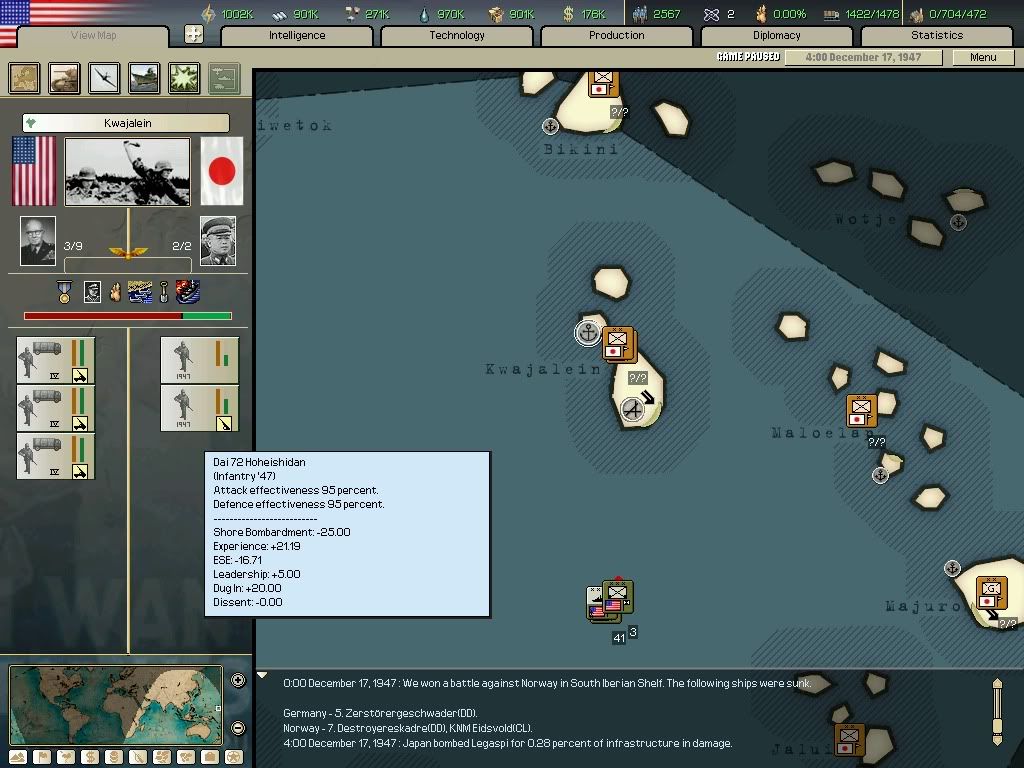Open the game Menu
1024x768 pixels.
pyautogui.click(x=983, y=57)
